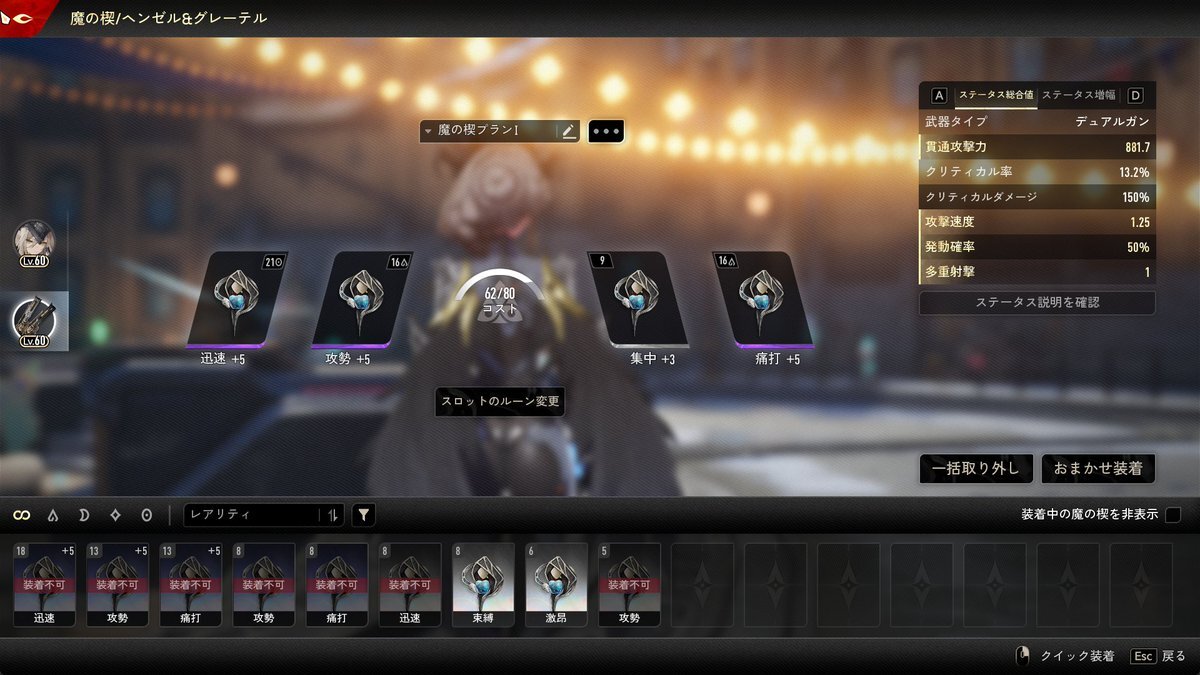Open the three-dot options button
1200x675 pixels.
click(x=606, y=131)
